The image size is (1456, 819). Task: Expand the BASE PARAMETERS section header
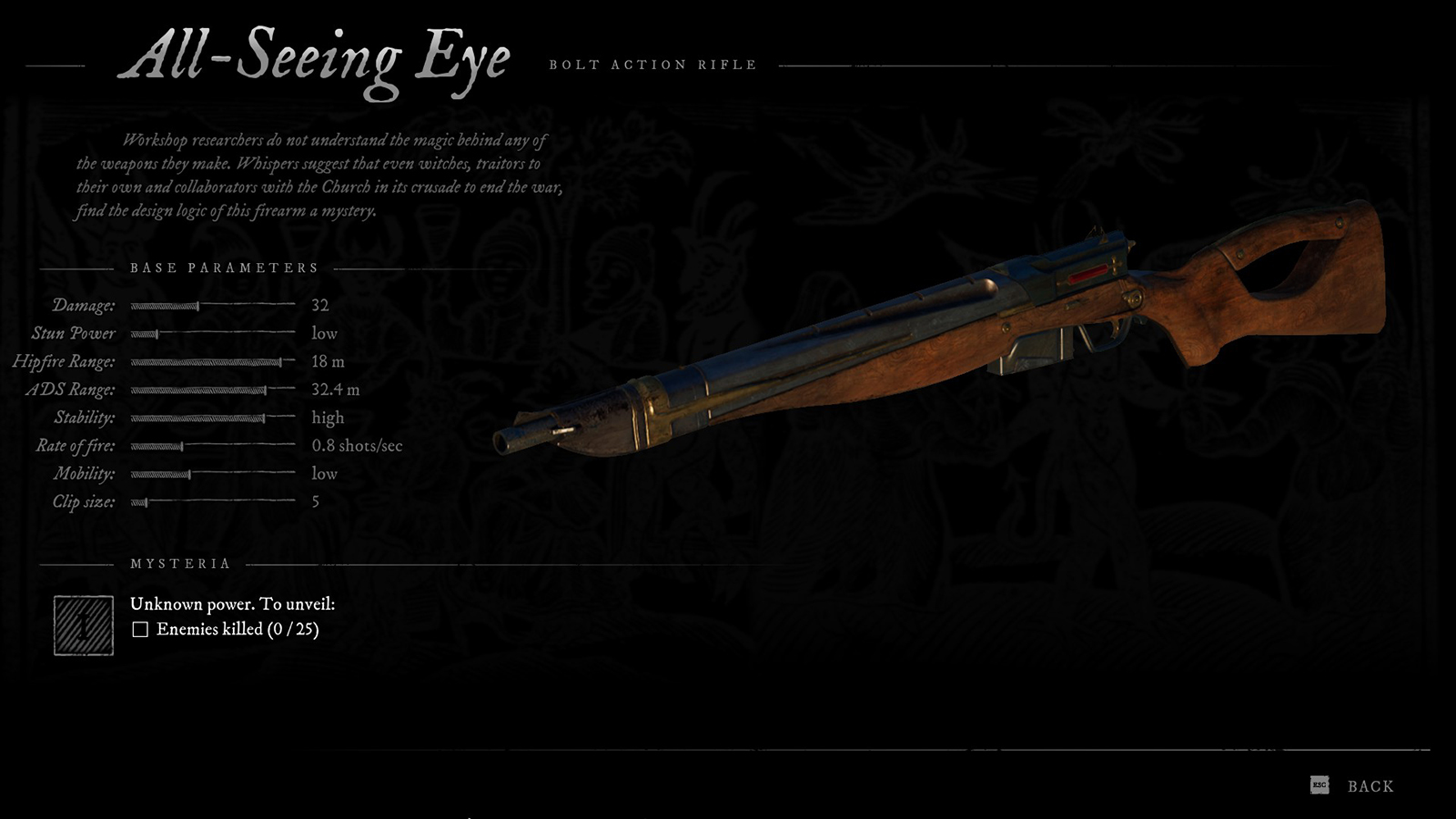224,268
